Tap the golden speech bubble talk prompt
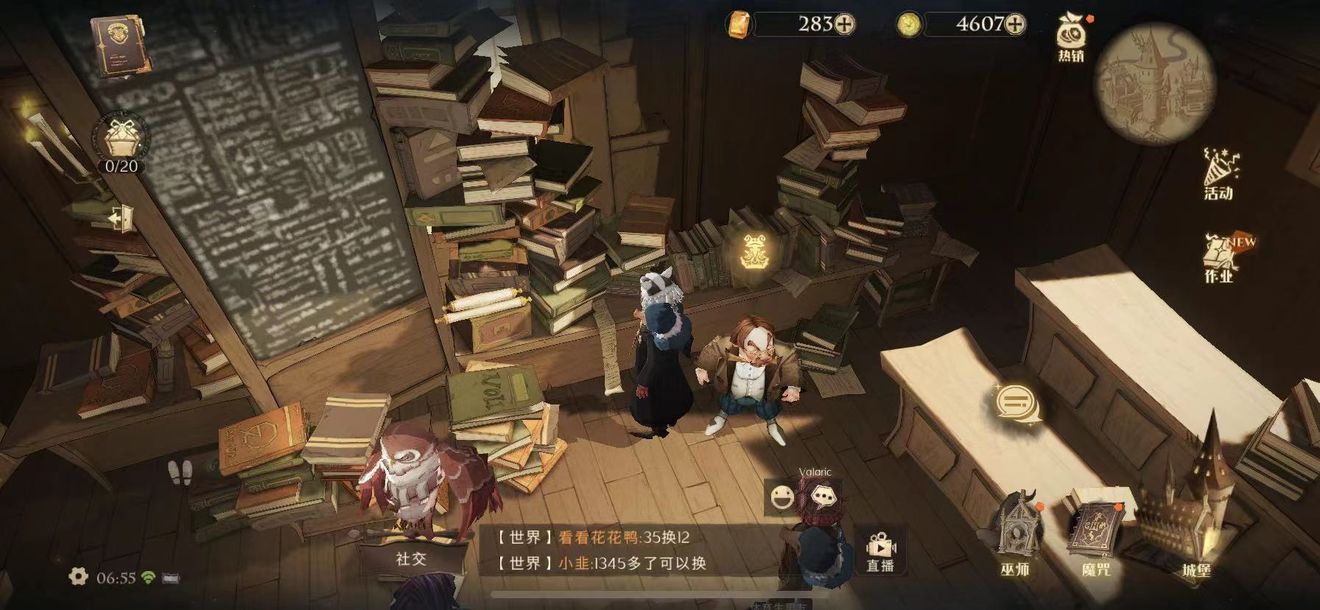Screen dimensions: 1320x610 tap(1017, 403)
